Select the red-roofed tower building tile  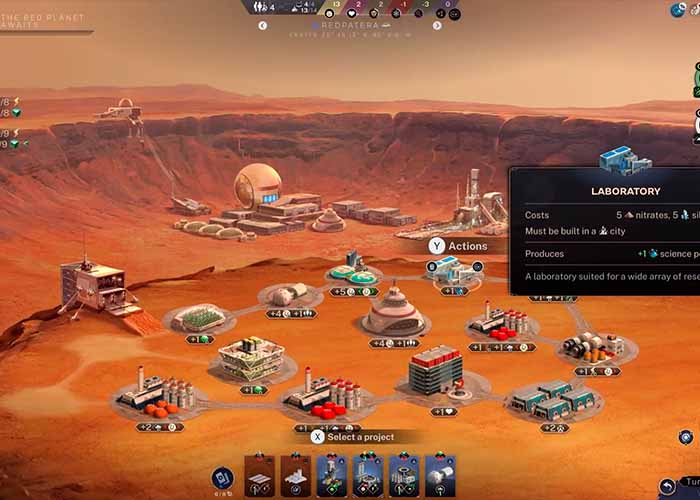(435, 370)
